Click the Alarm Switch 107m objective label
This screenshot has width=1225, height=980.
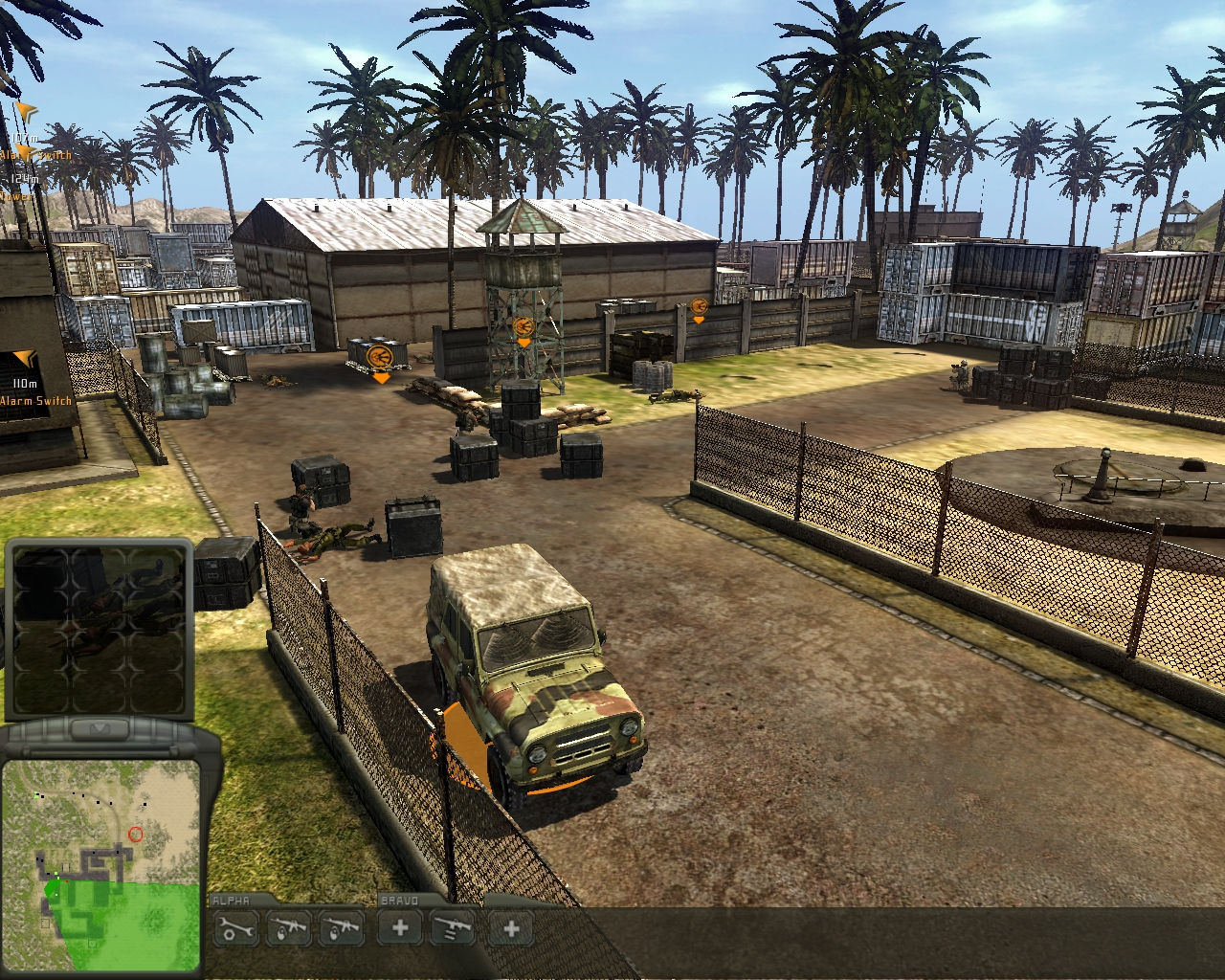coord(33,153)
